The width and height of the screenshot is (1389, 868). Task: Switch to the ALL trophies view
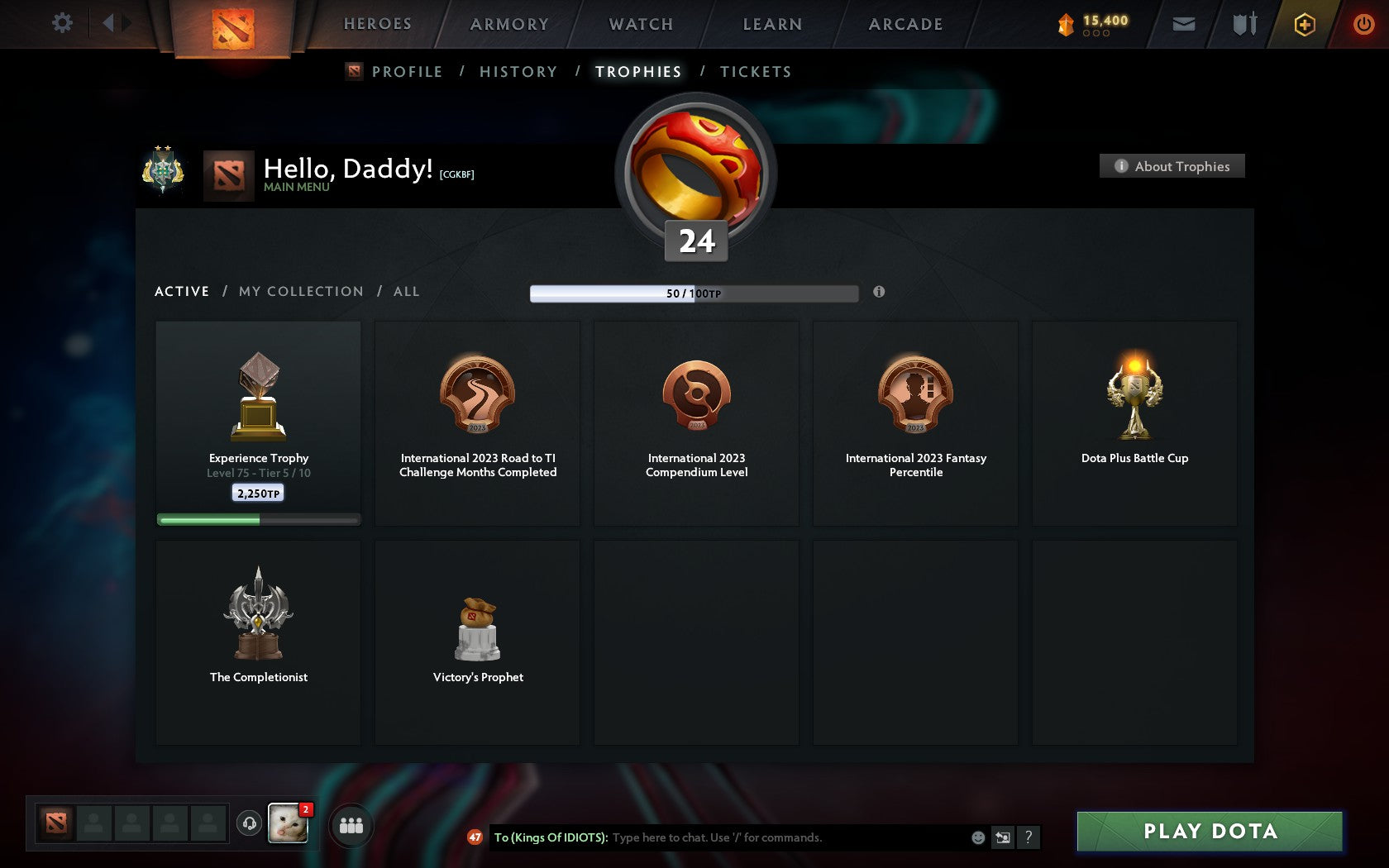[x=406, y=291]
